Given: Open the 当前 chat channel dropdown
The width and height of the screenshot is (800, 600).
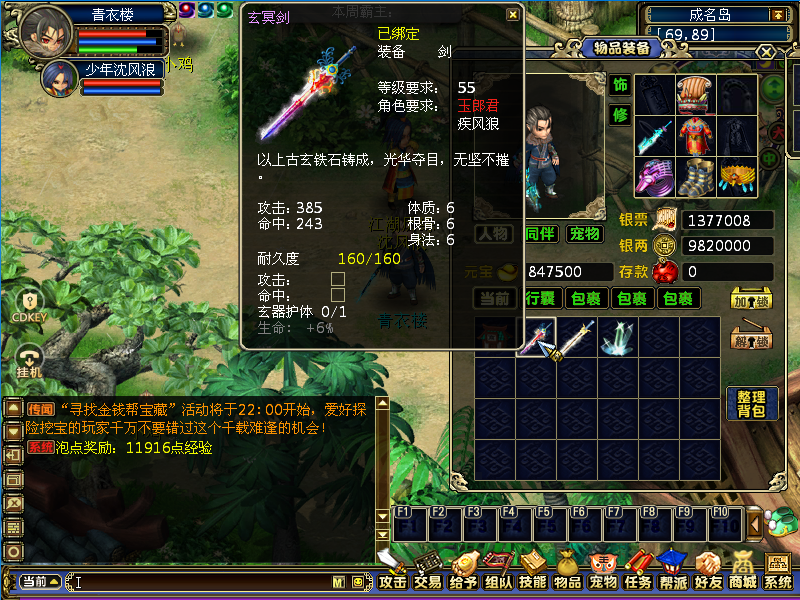Looking at the screenshot, I should [40, 581].
